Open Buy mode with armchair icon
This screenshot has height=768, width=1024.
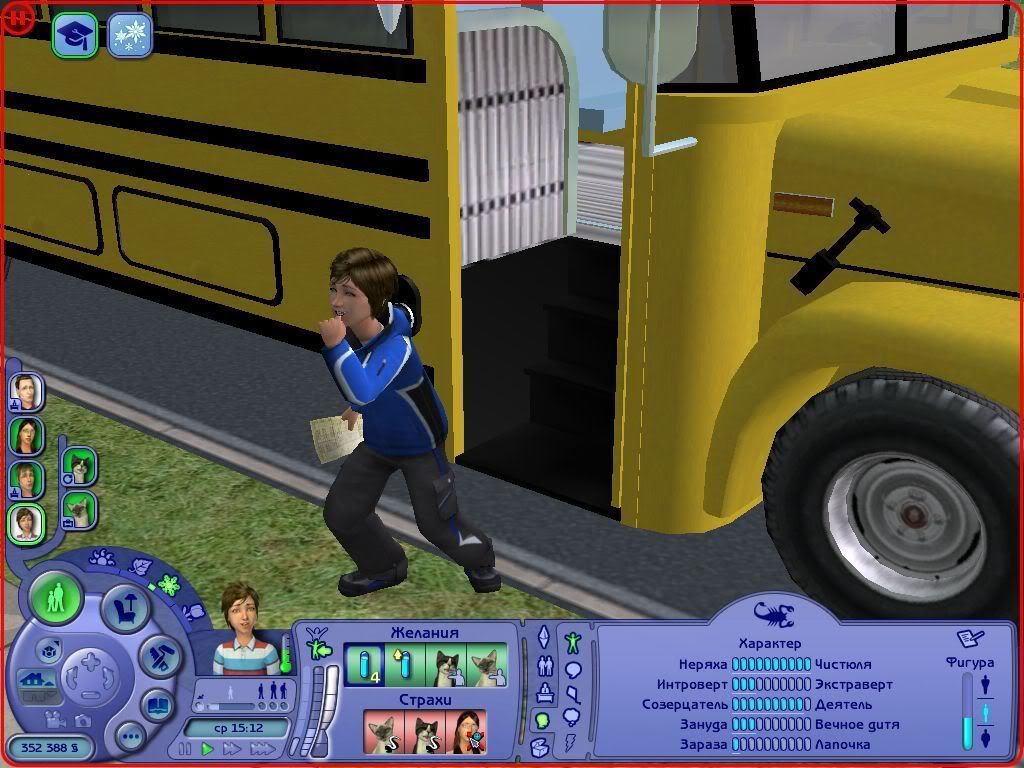[127, 609]
